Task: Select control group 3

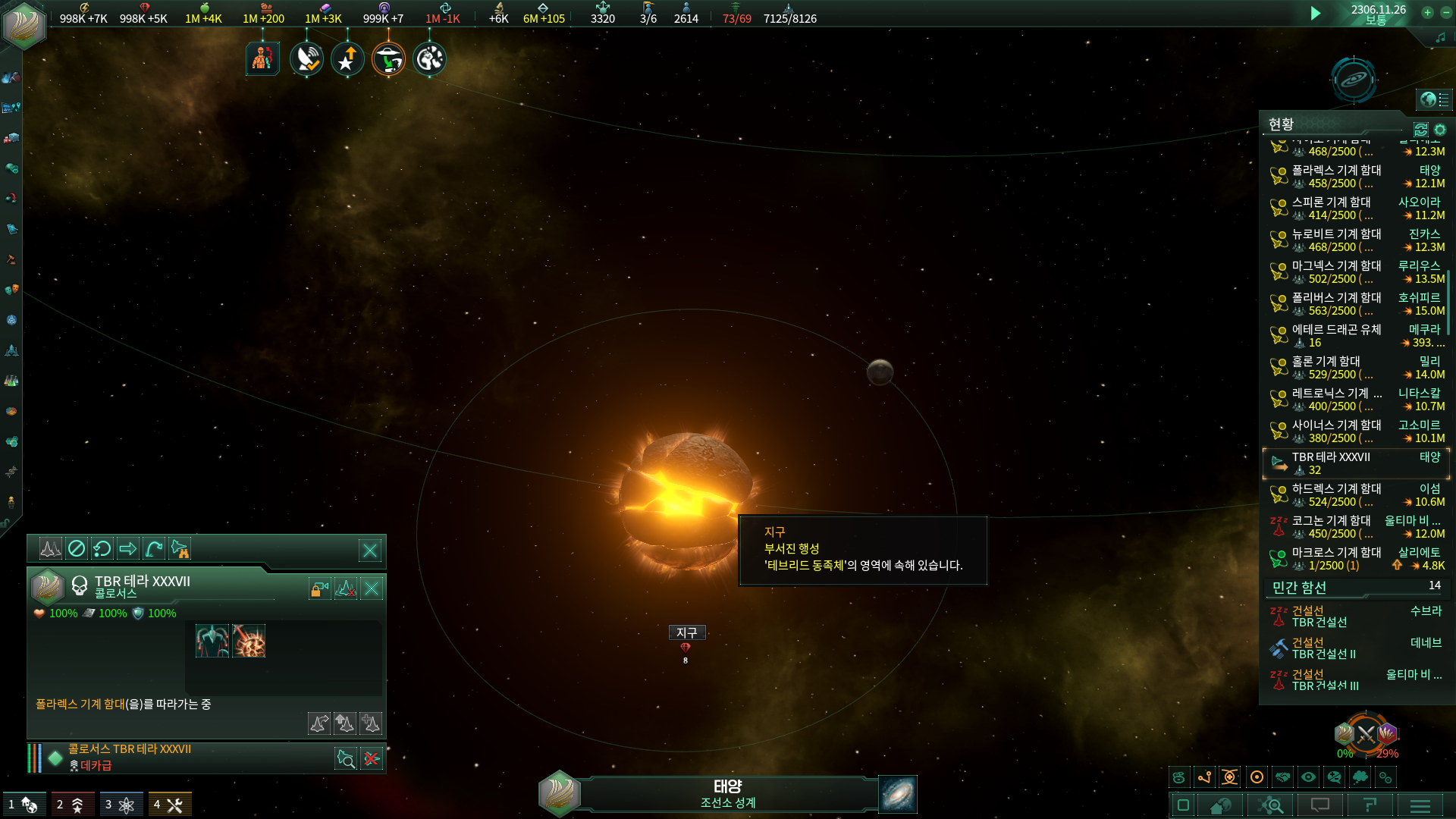Action: point(121,805)
